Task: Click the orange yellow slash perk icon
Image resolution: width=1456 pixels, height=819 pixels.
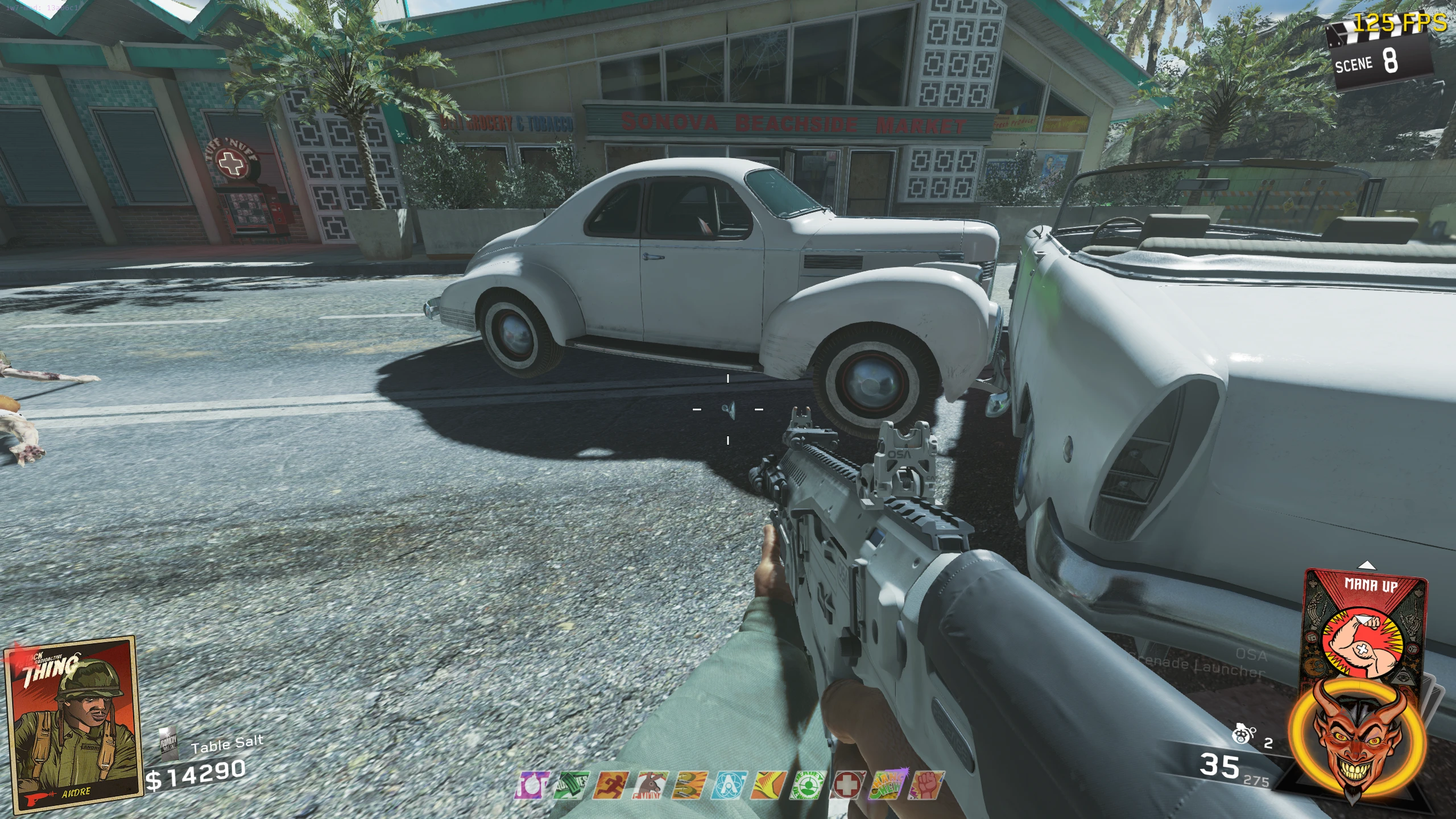Action: click(768, 786)
